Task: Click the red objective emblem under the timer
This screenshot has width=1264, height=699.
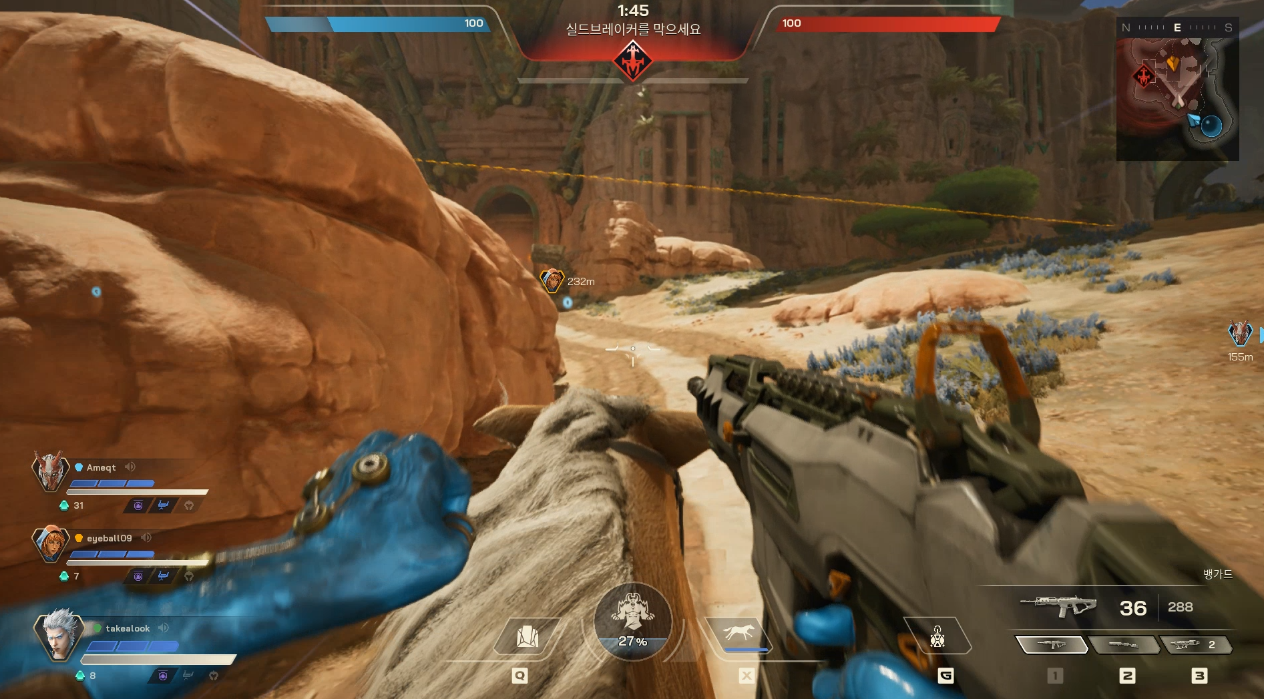Action: pos(632,62)
